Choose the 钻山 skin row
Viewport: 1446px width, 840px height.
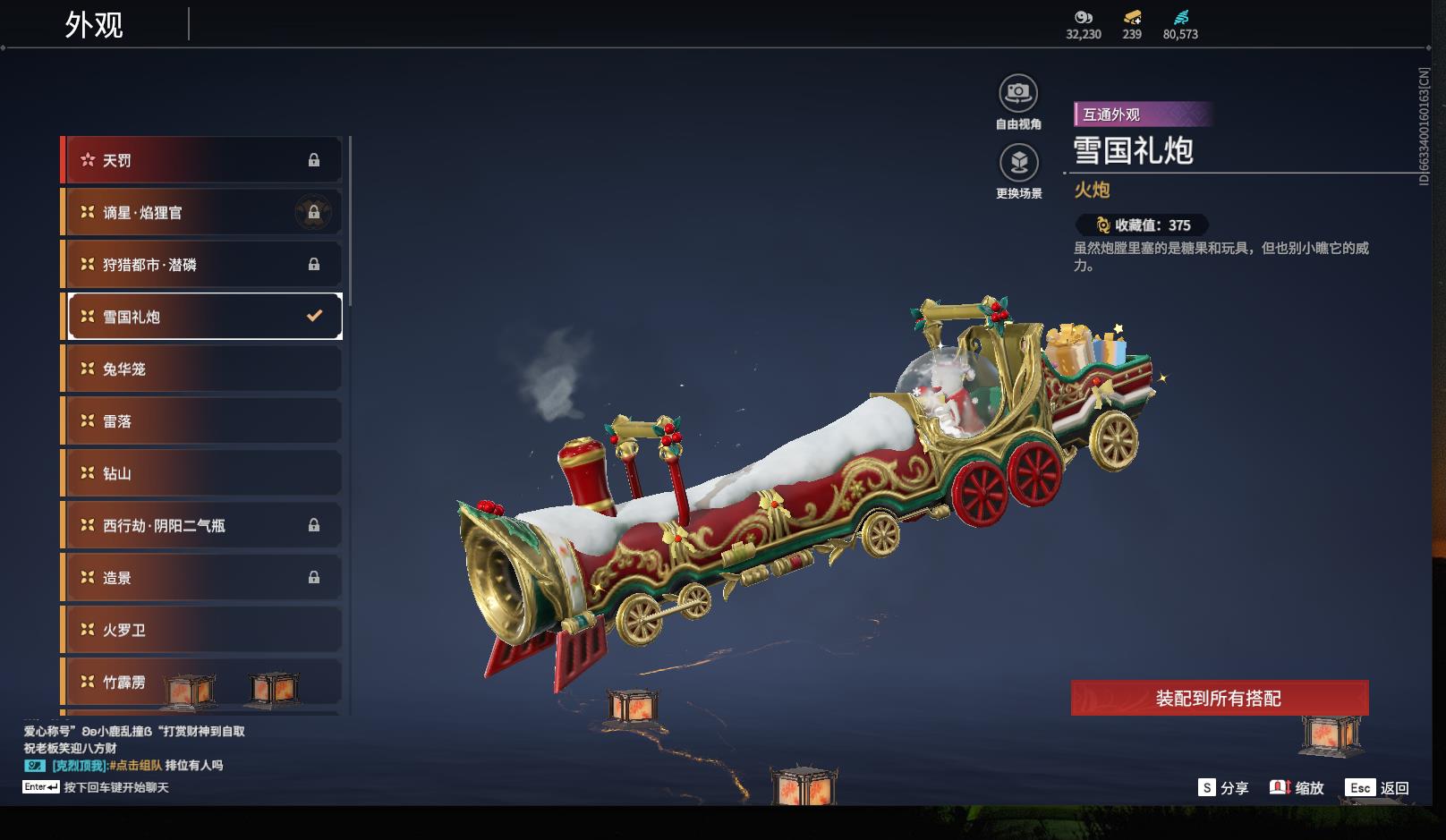pyautogui.click(x=201, y=473)
